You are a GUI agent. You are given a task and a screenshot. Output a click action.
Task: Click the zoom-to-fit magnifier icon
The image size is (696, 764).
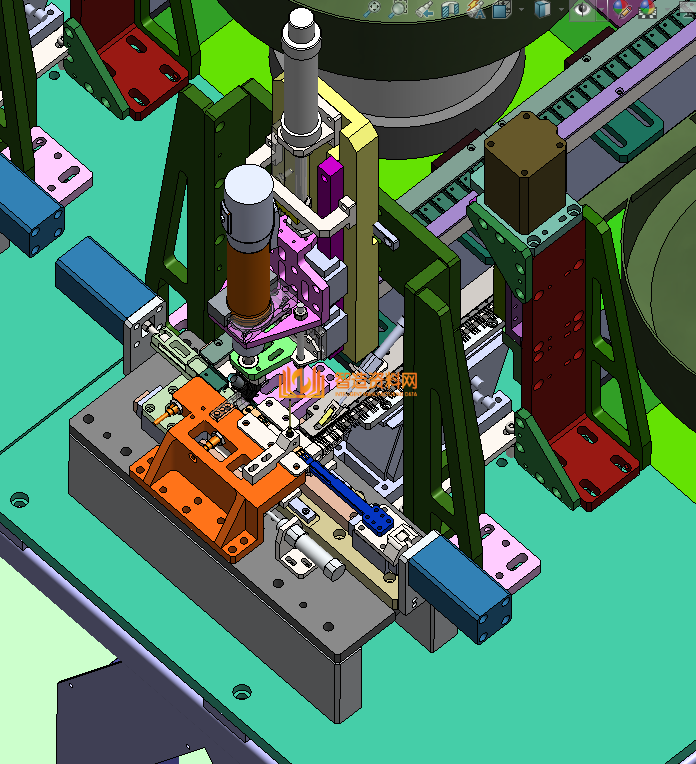(x=372, y=10)
